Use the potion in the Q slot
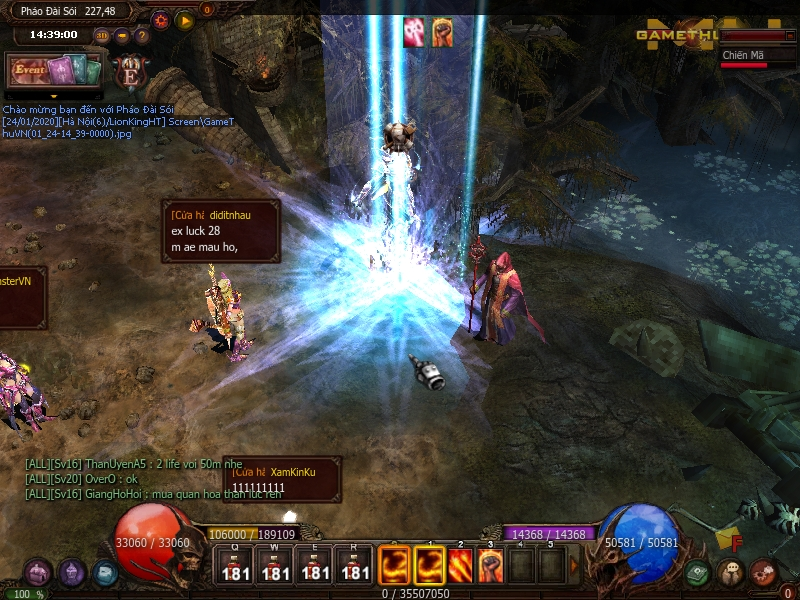 236,564
